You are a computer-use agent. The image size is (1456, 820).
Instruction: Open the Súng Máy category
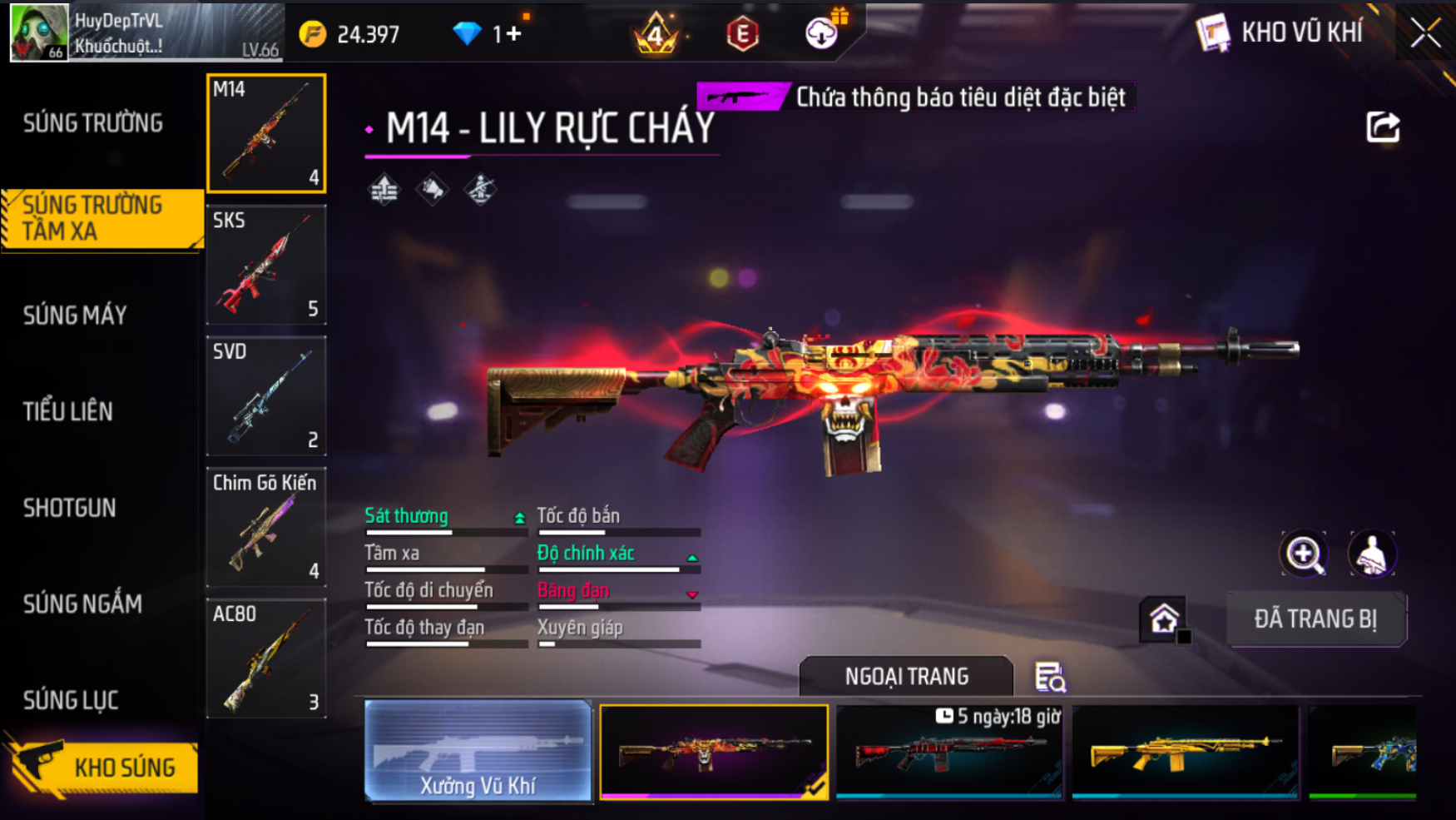coord(75,315)
